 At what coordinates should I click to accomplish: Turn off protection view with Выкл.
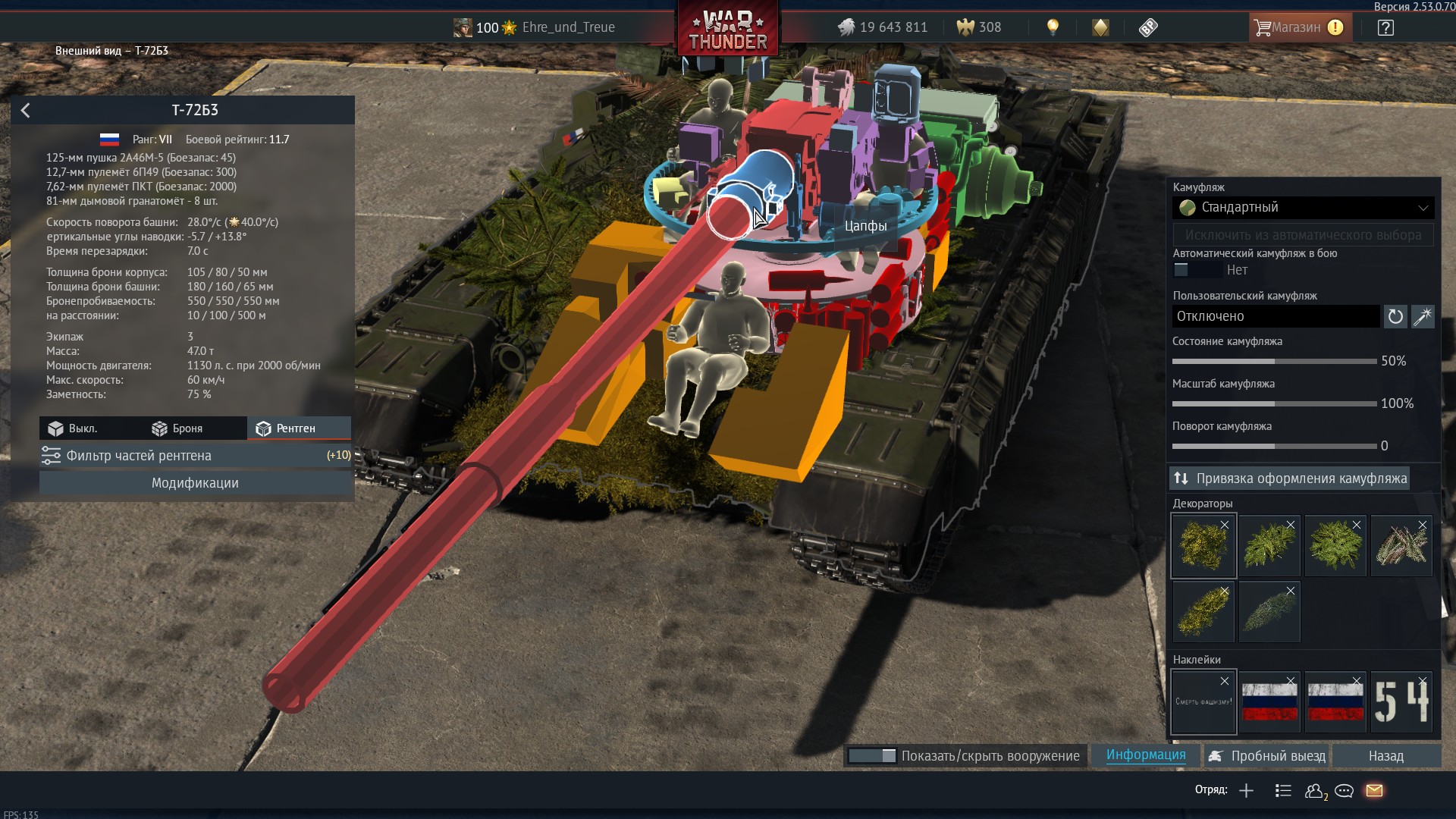(x=74, y=428)
